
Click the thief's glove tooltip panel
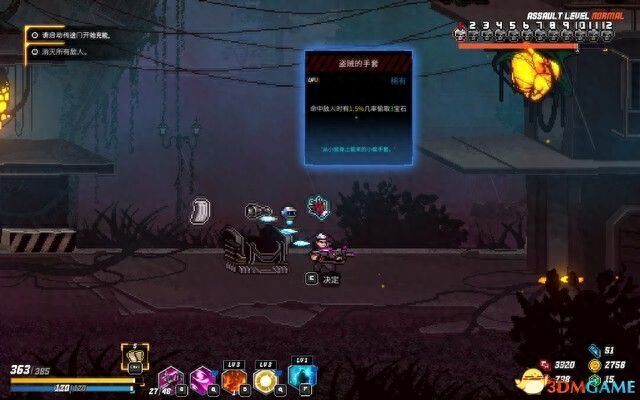pyautogui.click(x=358, y=107)
